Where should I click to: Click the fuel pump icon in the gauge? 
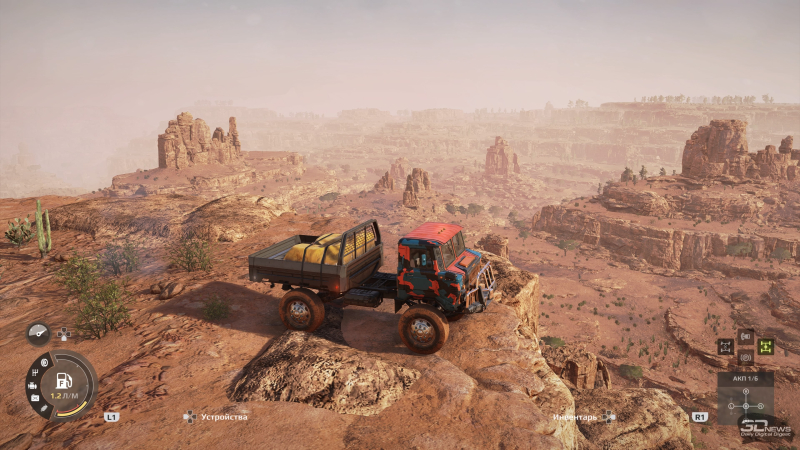[x=64, y=381]
